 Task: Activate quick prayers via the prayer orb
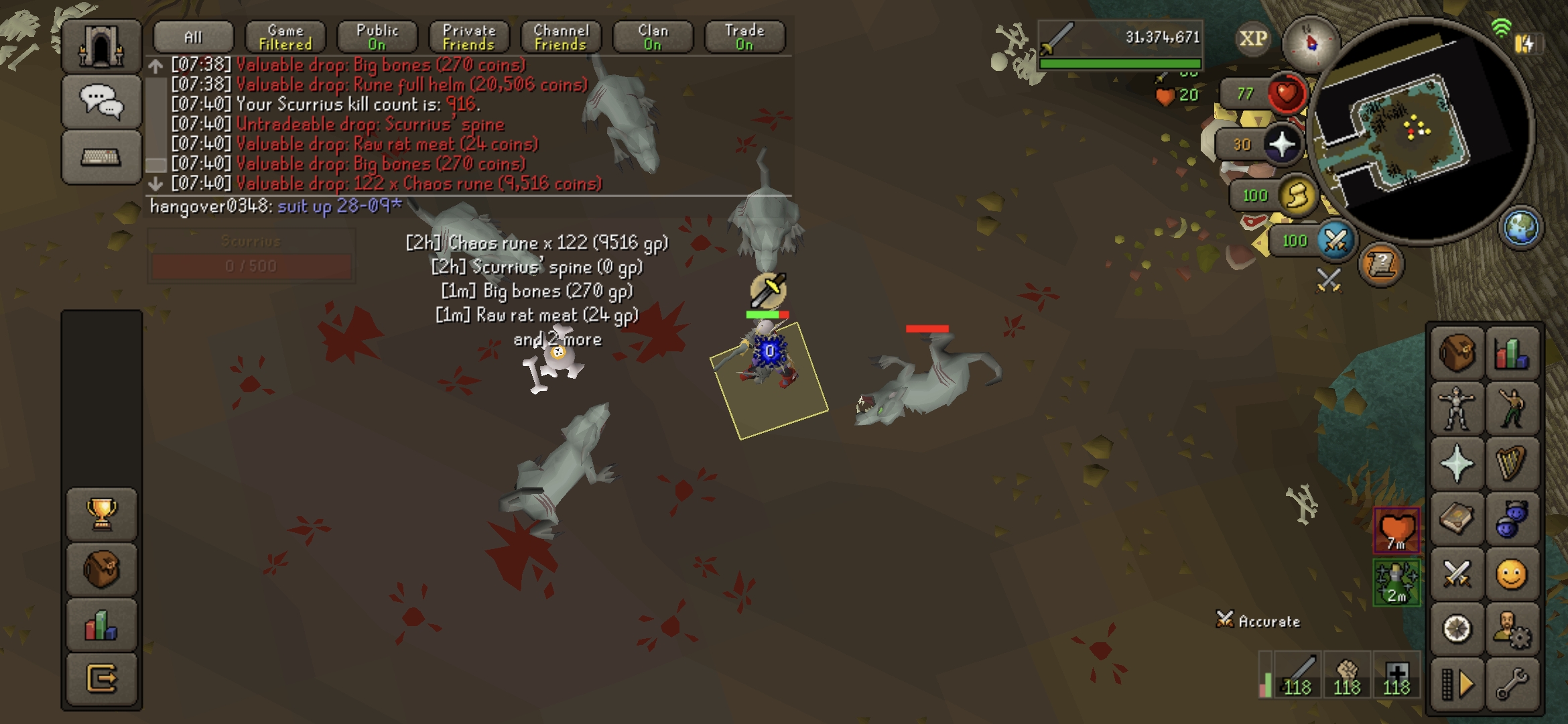click(1282, 144)
